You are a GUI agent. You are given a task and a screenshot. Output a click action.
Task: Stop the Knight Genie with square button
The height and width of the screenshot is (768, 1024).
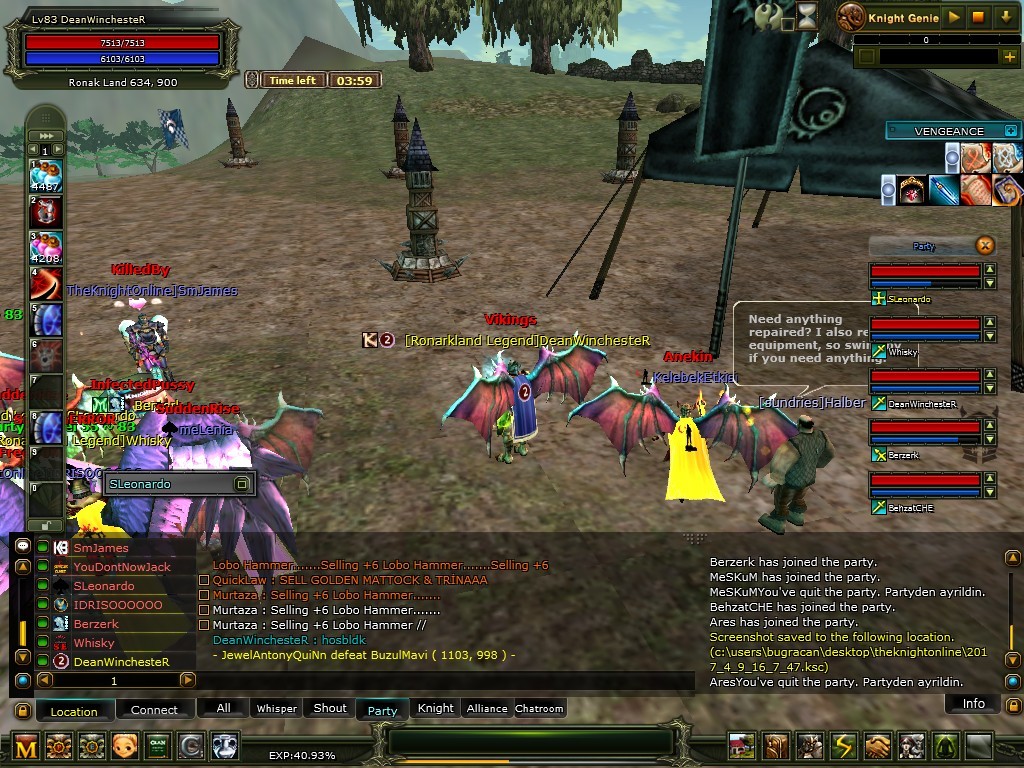[979, 17]
